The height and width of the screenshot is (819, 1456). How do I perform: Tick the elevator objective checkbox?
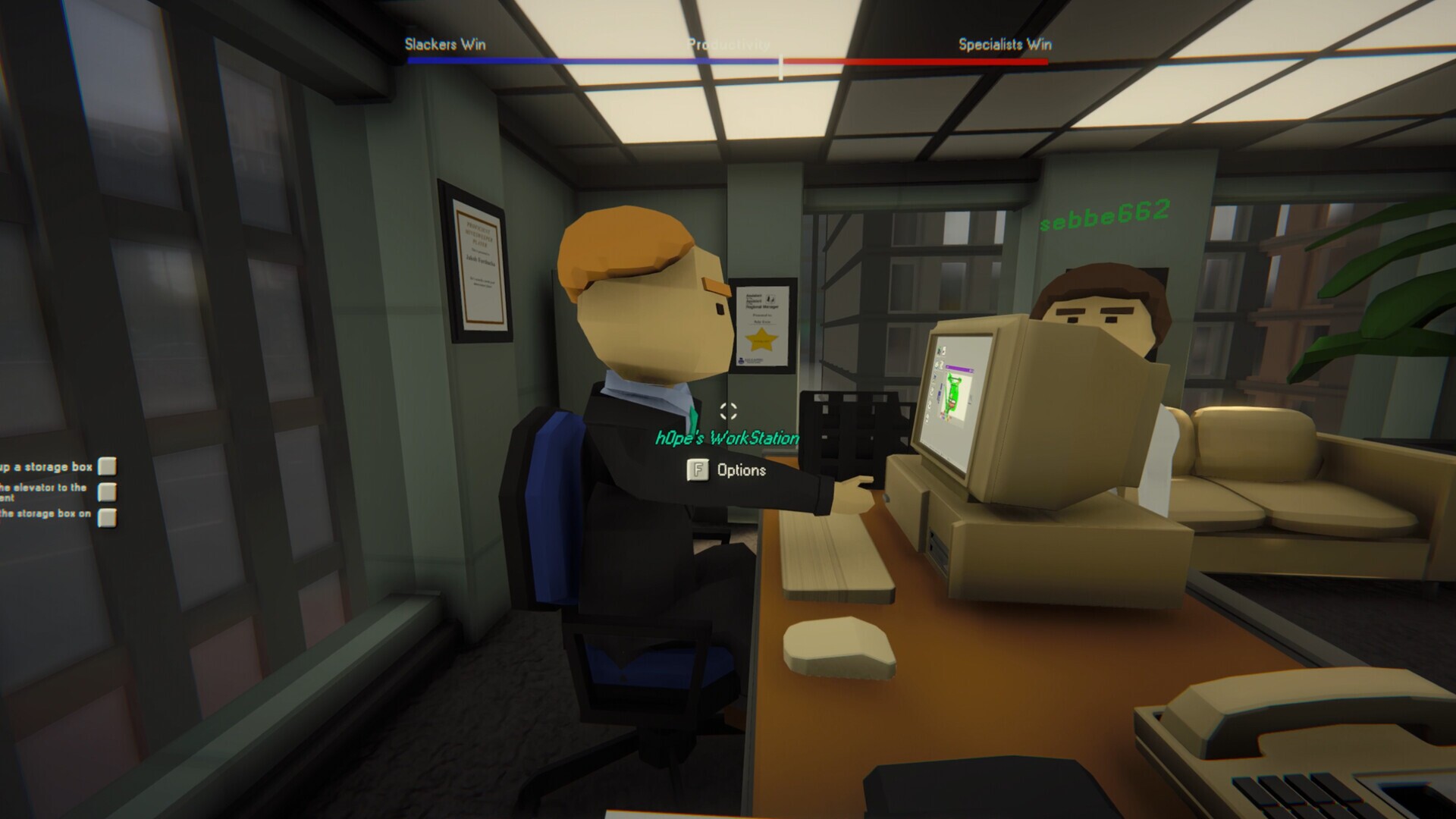click(108, 491)
